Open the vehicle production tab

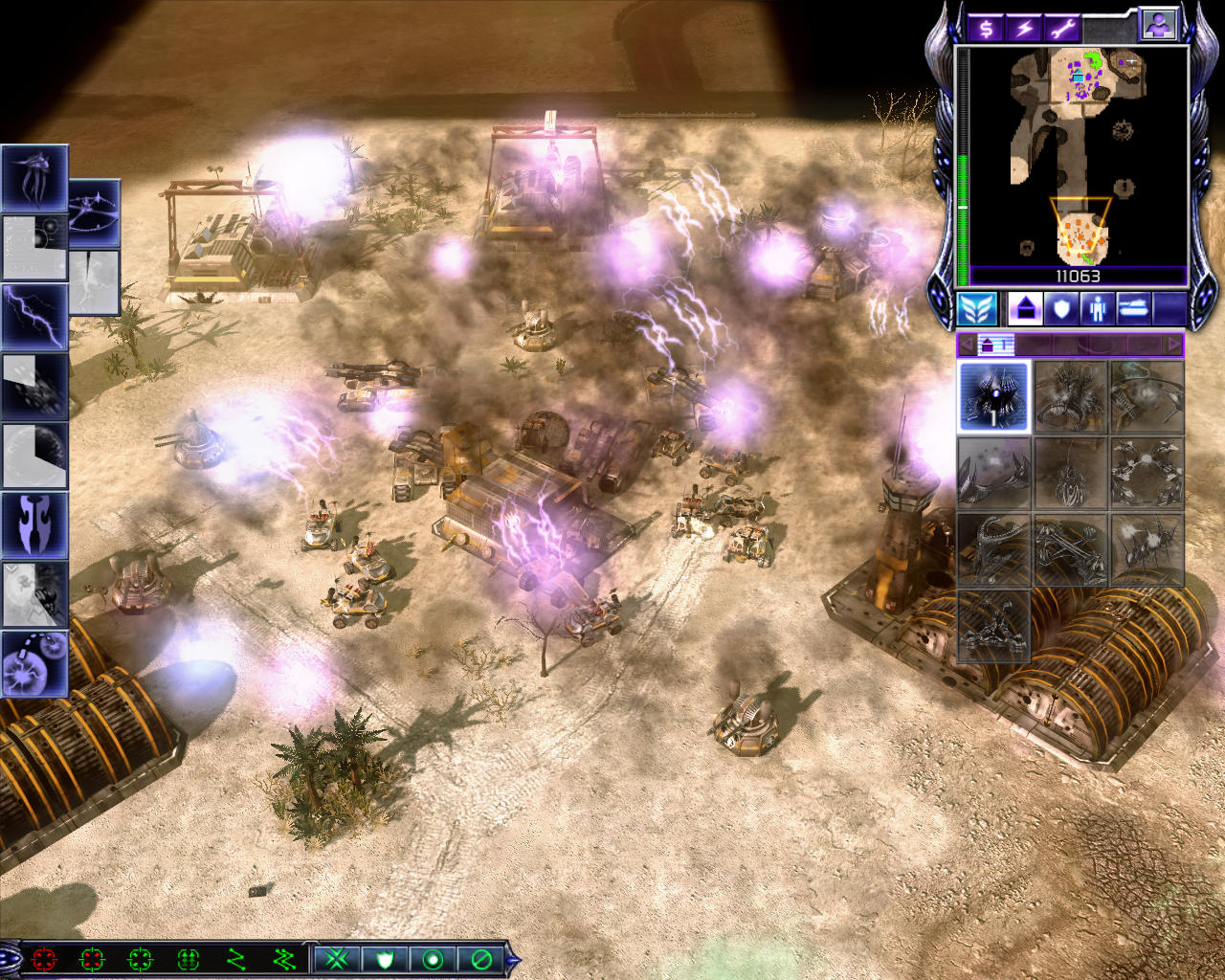(x=1133, y=309)
